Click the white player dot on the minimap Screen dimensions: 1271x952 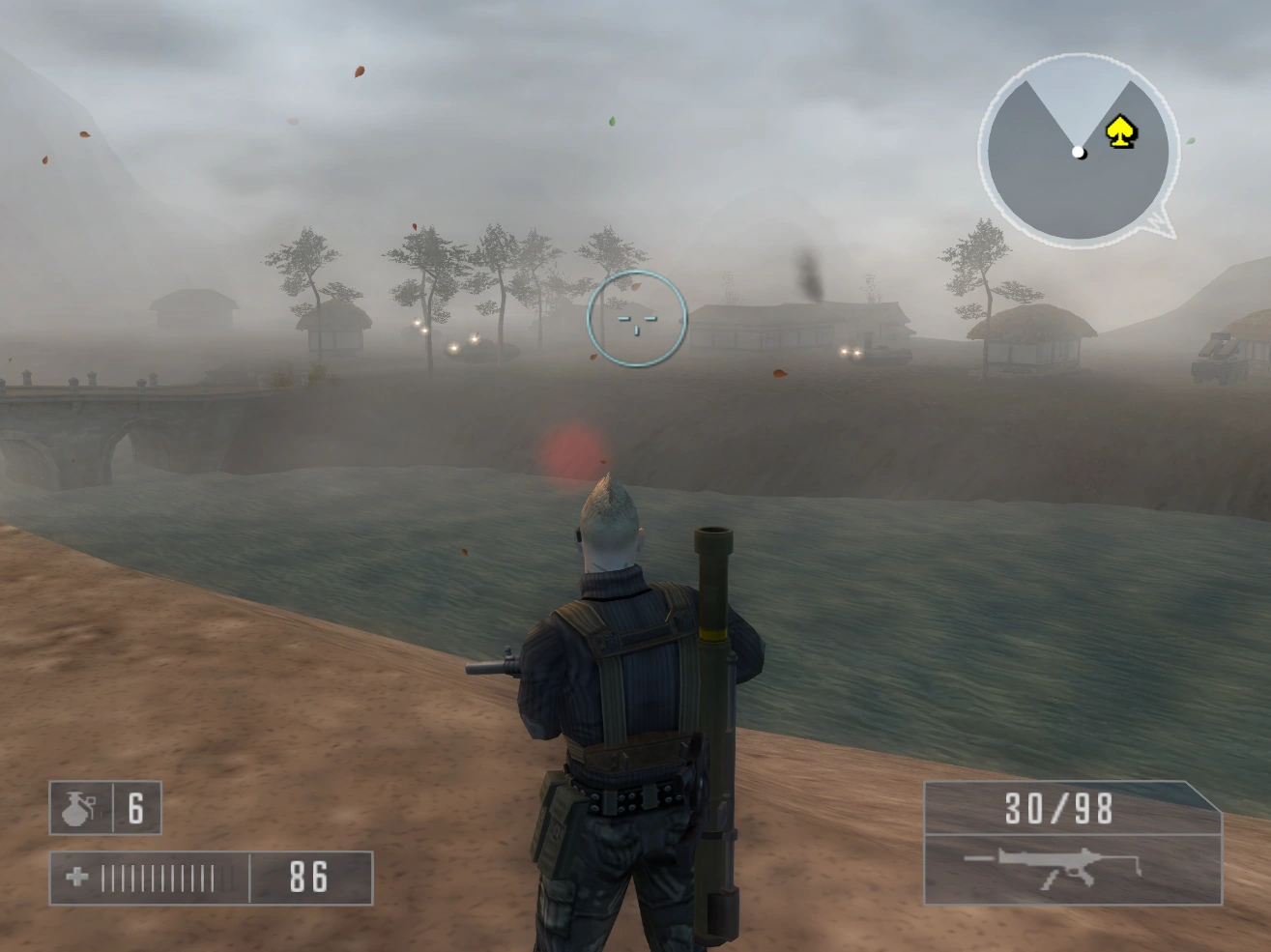click(1076, 151)
